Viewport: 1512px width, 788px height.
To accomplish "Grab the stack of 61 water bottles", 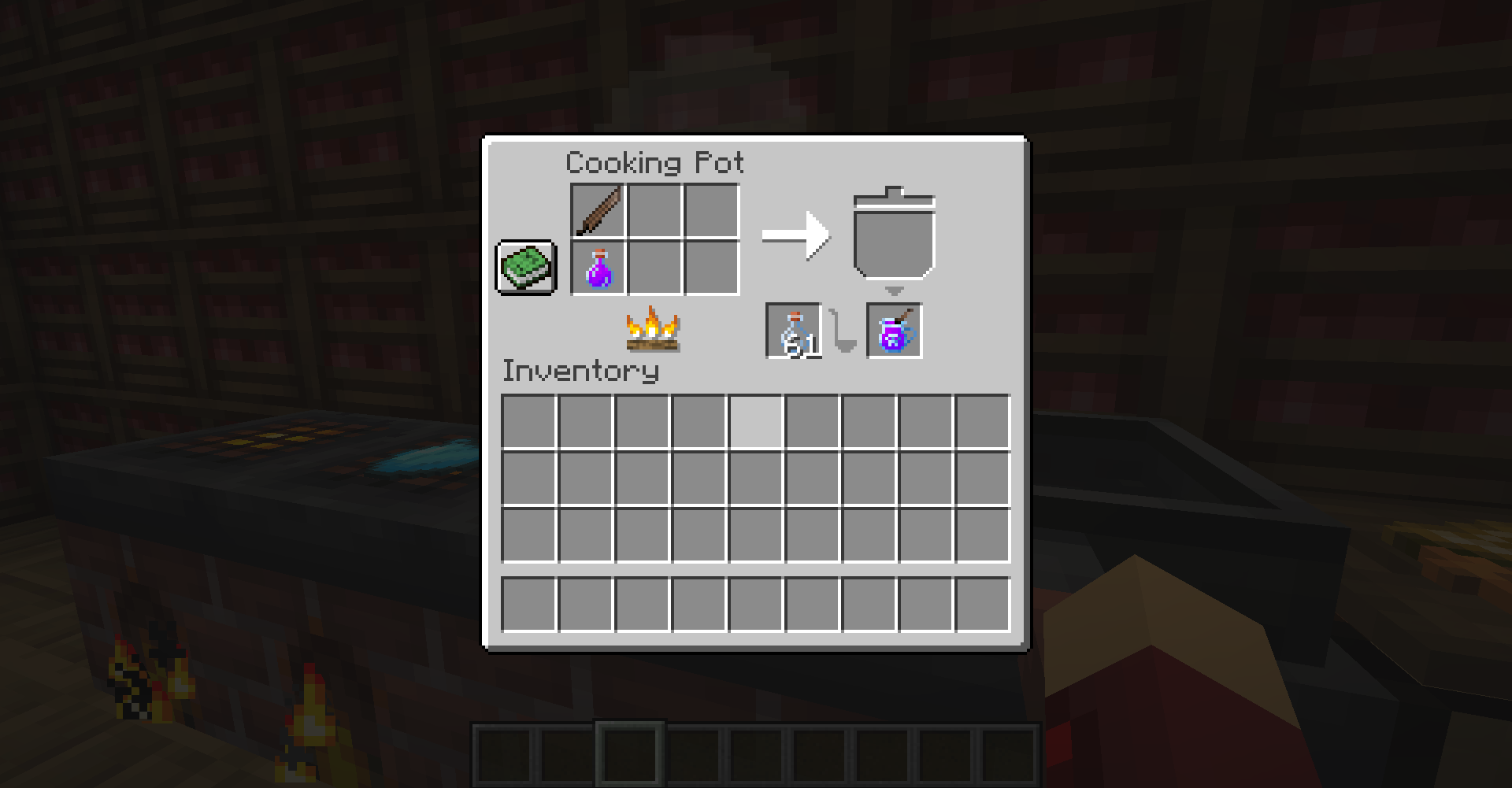I will click(794, 331).
